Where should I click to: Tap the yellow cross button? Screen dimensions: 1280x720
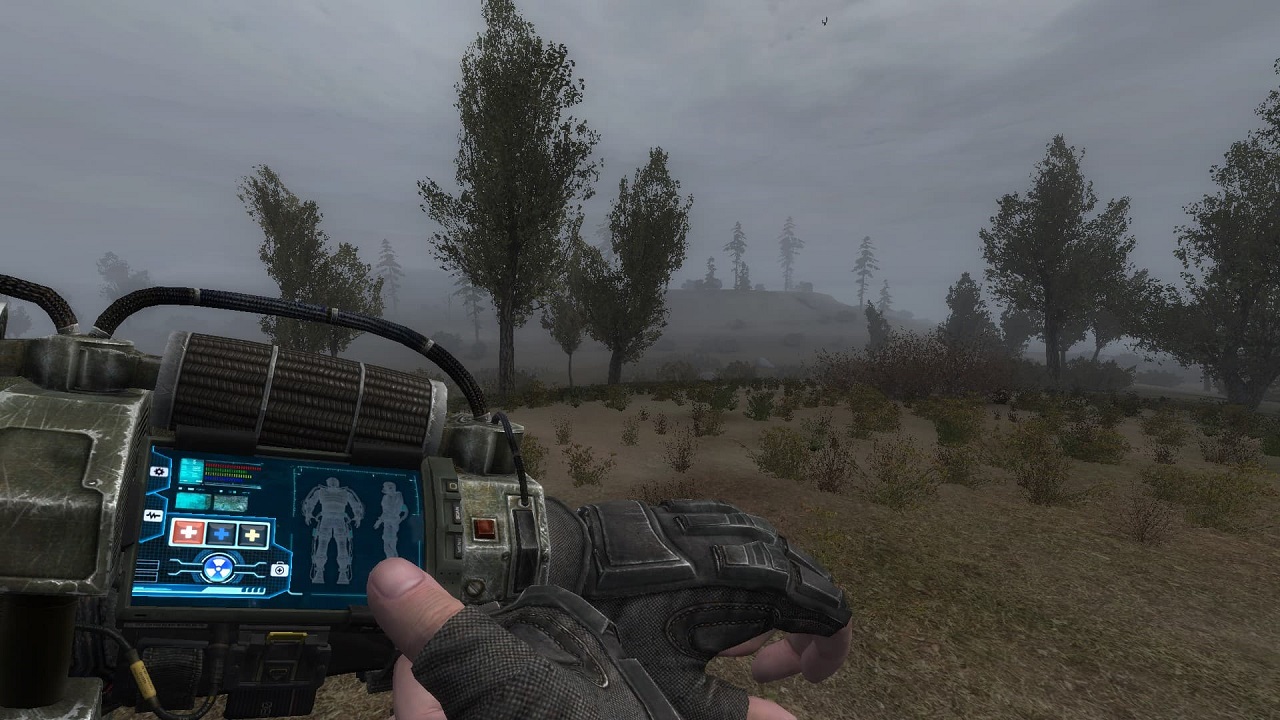click(253, 534)
